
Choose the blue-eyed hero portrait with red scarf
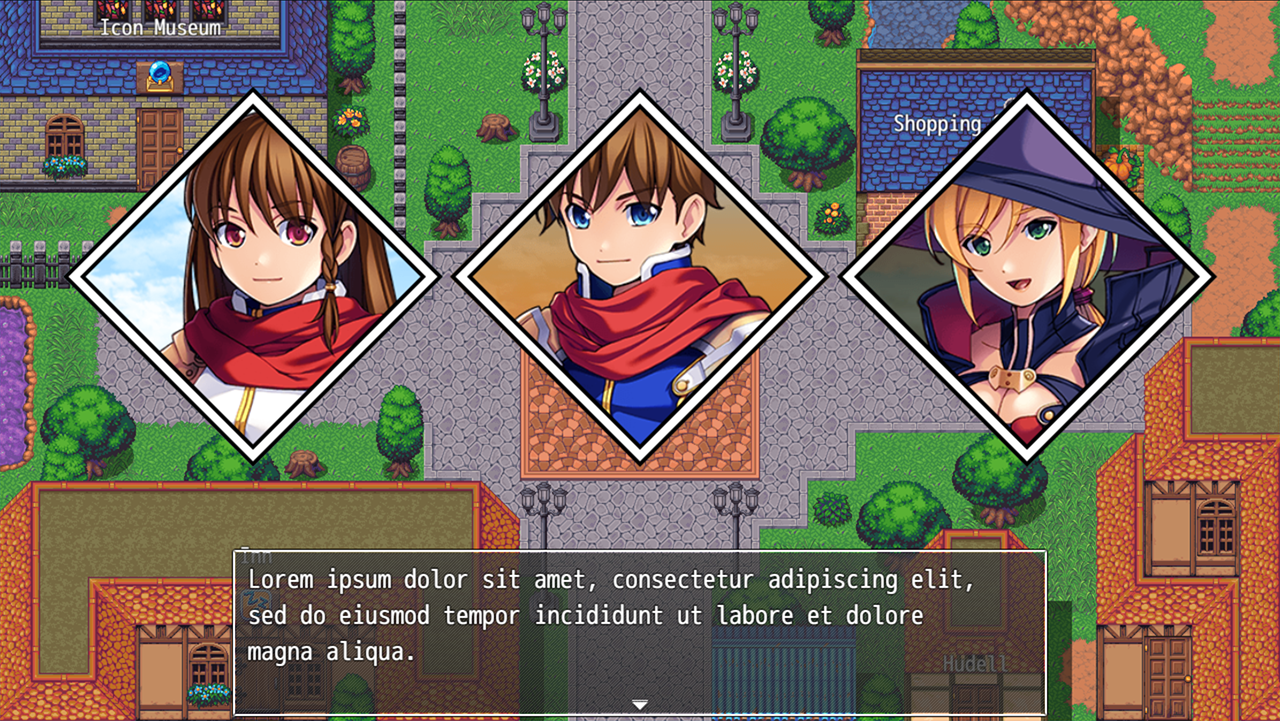pyautogui.click(x=640, y=277)
